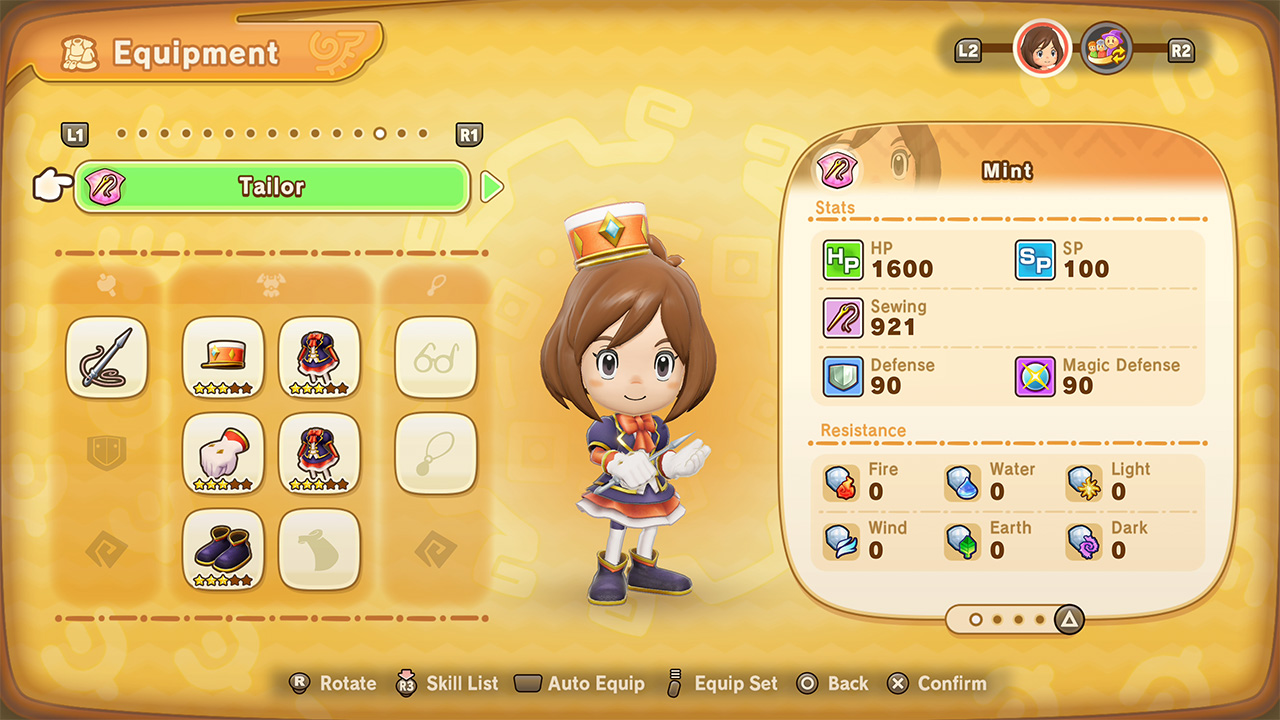
Task: Click the green arrow beside Tailor
Action: tap(491, 187)
